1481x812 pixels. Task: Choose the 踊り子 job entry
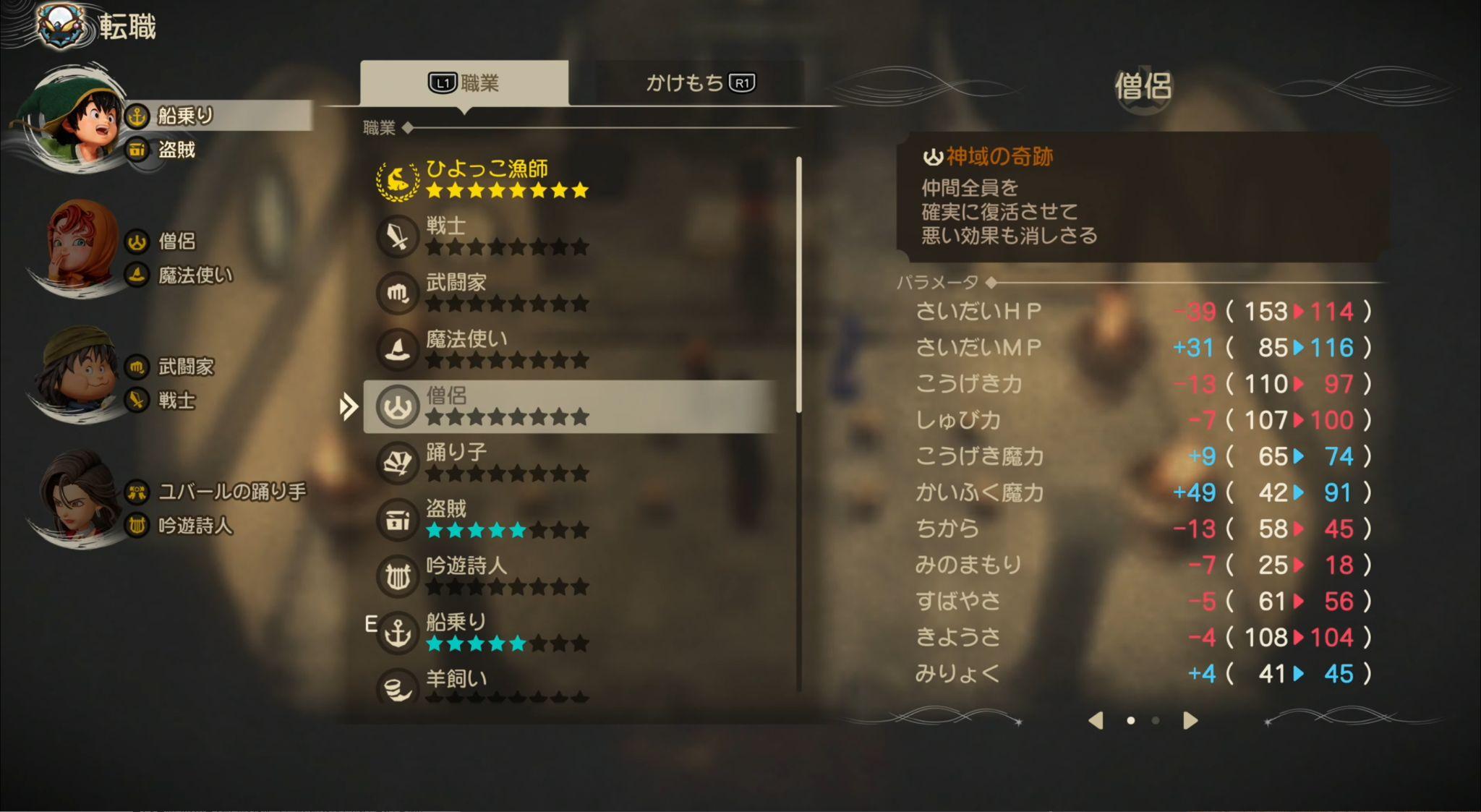tap(506, 462)
